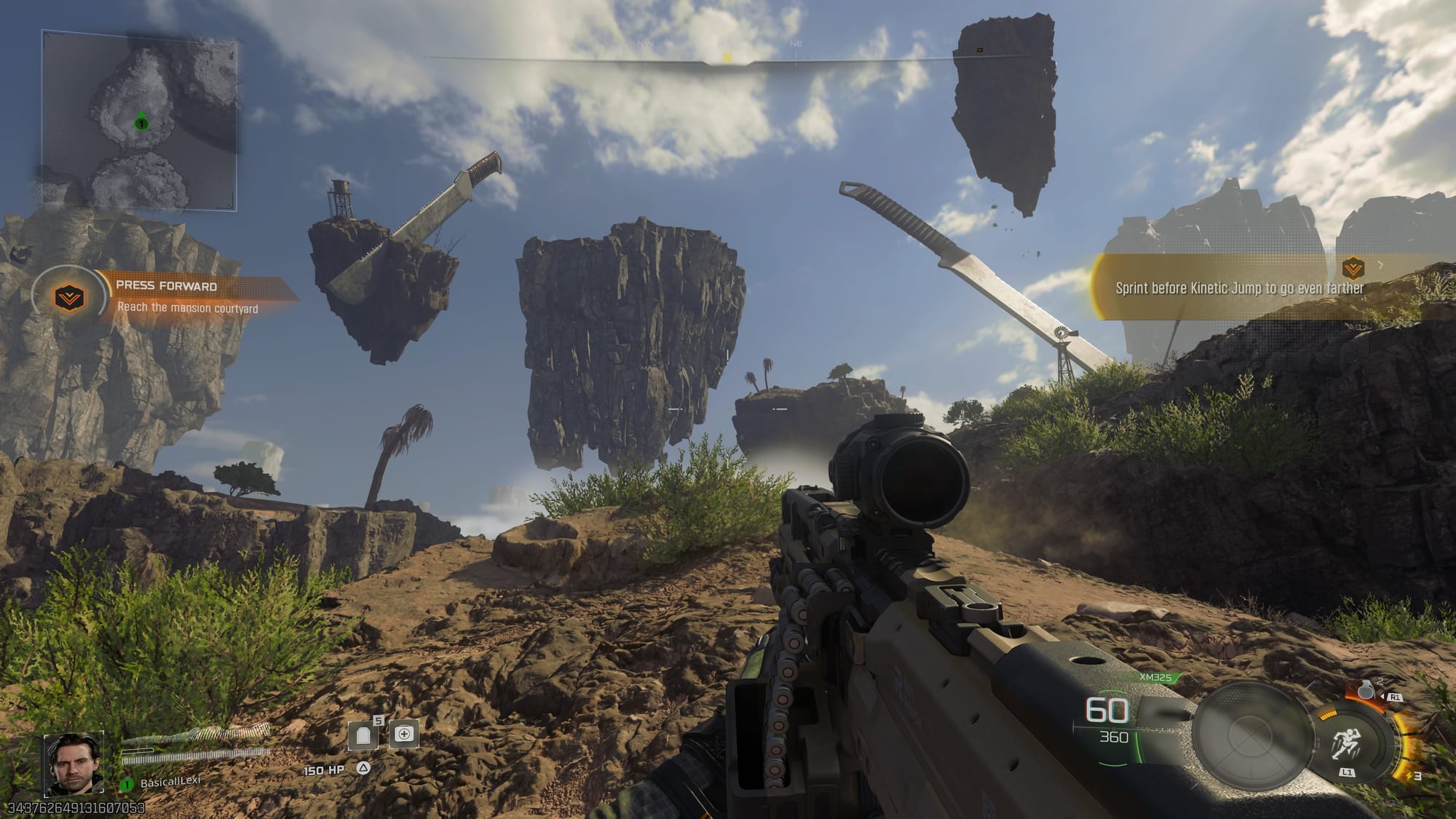Activate the L1 Kinetic Jump sprint icon
The width and height of the screenshot is (1456, 819).
tap(1347, 743)
